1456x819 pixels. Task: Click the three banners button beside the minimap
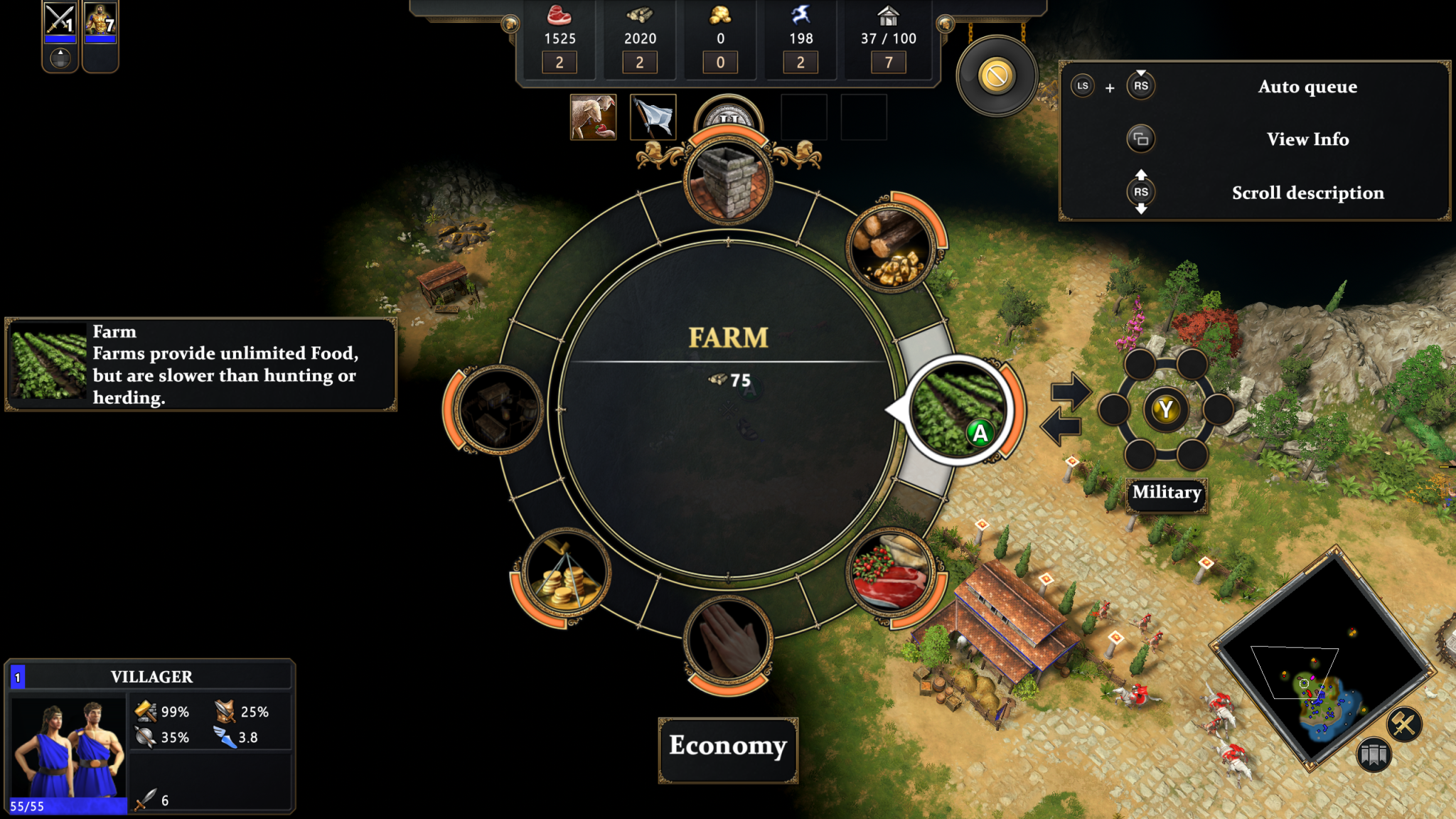[x=1373, y=754]
